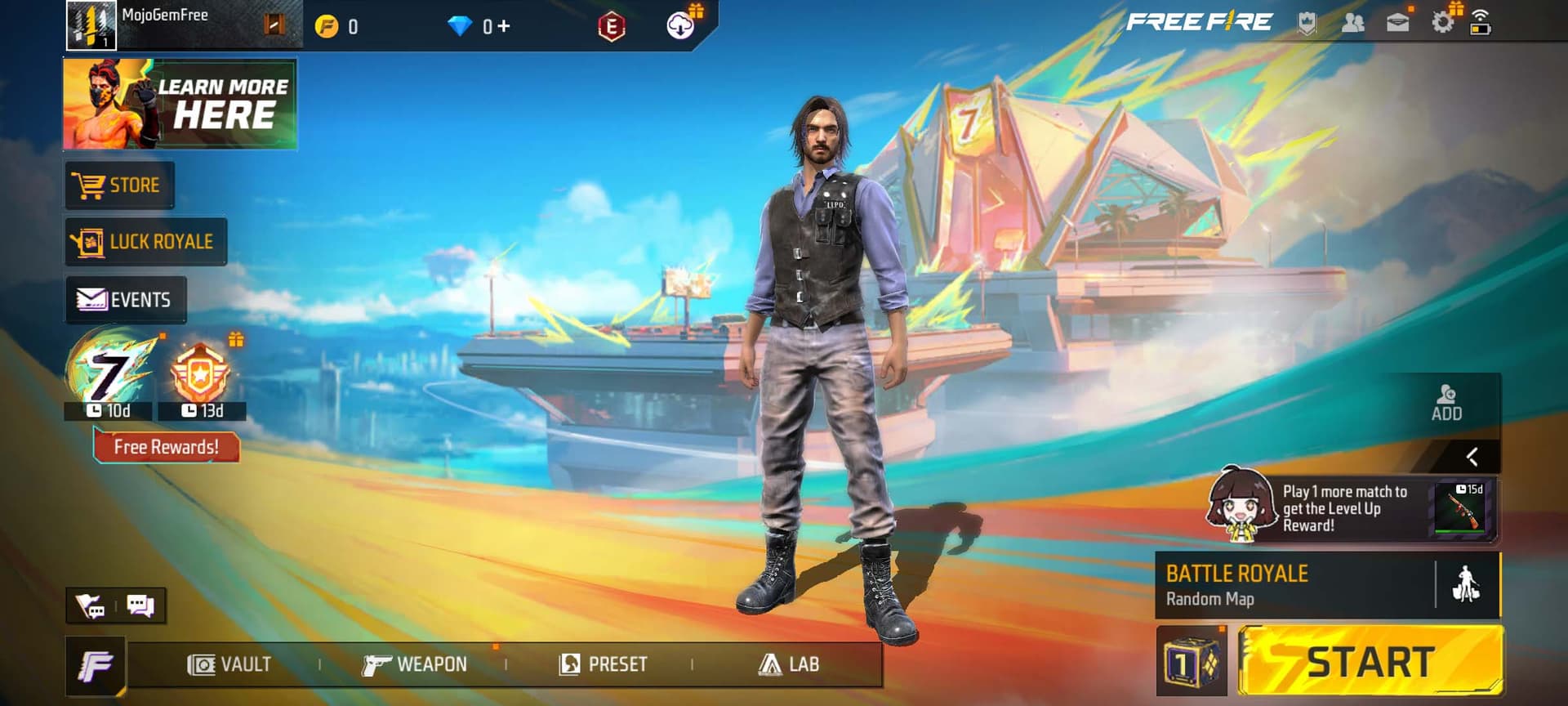This screenshot has width=1568, height=706.
Task: Open the Preset menu
Action: click(x=604, y=664)
